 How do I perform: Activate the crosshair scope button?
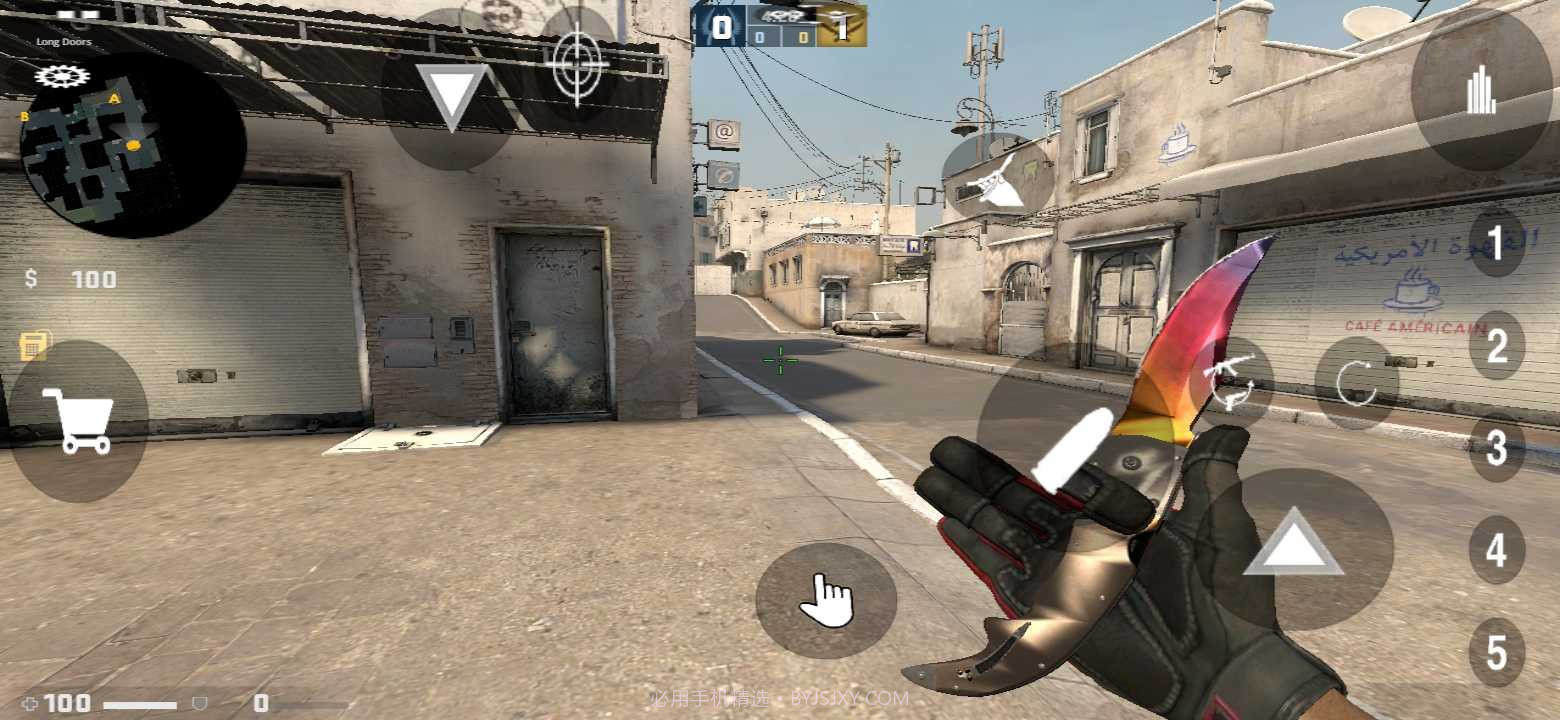tap(576, 62)
